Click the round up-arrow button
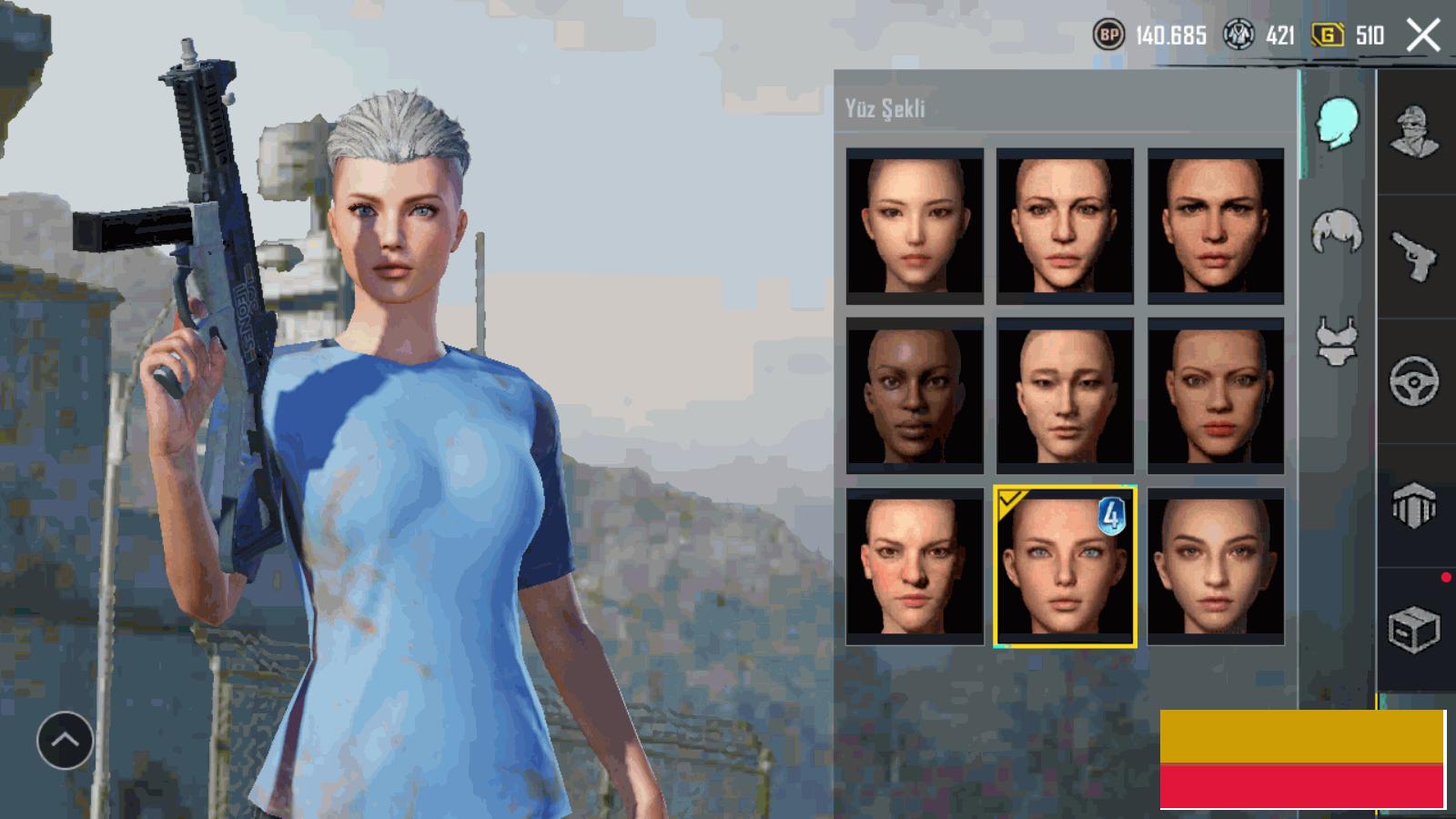Image resolution: width=1456 pixels, height=819 pixels. [x=65, y=740]
